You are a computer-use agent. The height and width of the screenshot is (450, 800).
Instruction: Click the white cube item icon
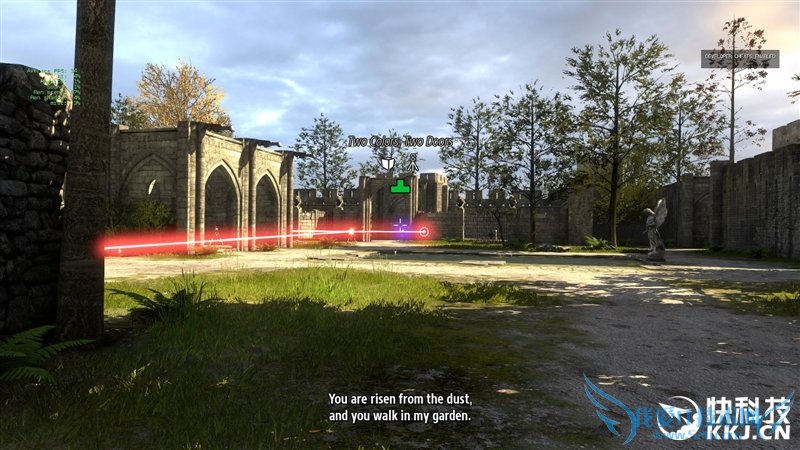click(387, 163)
